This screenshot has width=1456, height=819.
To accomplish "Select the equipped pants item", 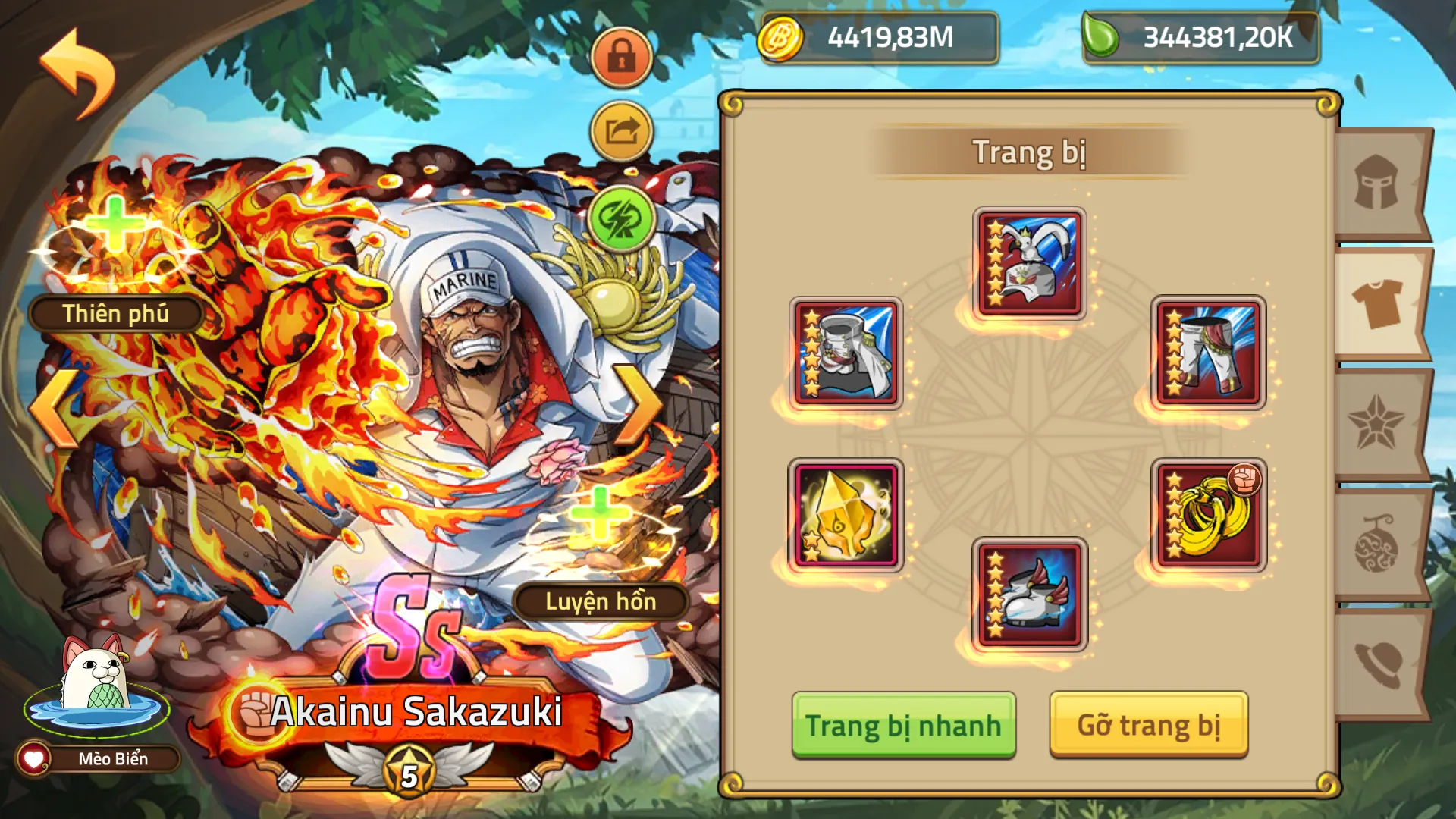I will tap(1211, 353).
